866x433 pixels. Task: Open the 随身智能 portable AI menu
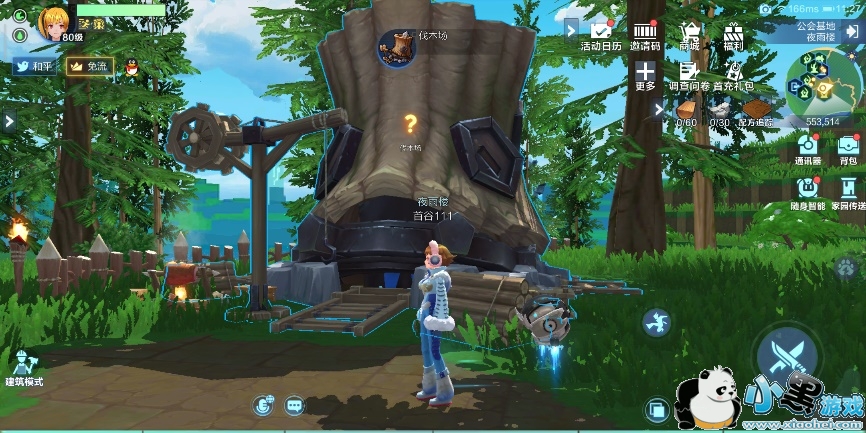[x=809, y=191]
